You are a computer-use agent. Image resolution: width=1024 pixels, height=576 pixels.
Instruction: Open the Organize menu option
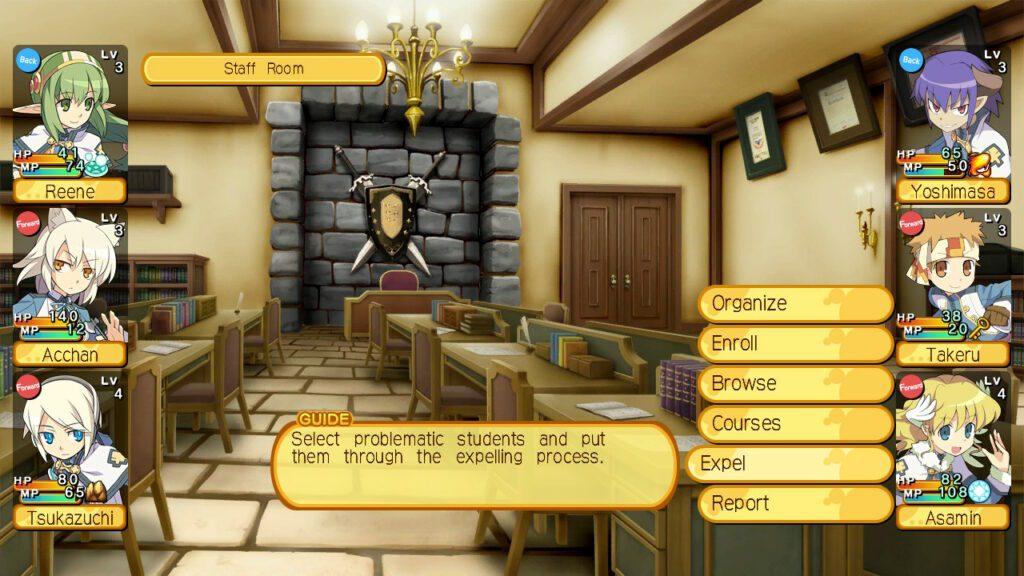(794, 304)
